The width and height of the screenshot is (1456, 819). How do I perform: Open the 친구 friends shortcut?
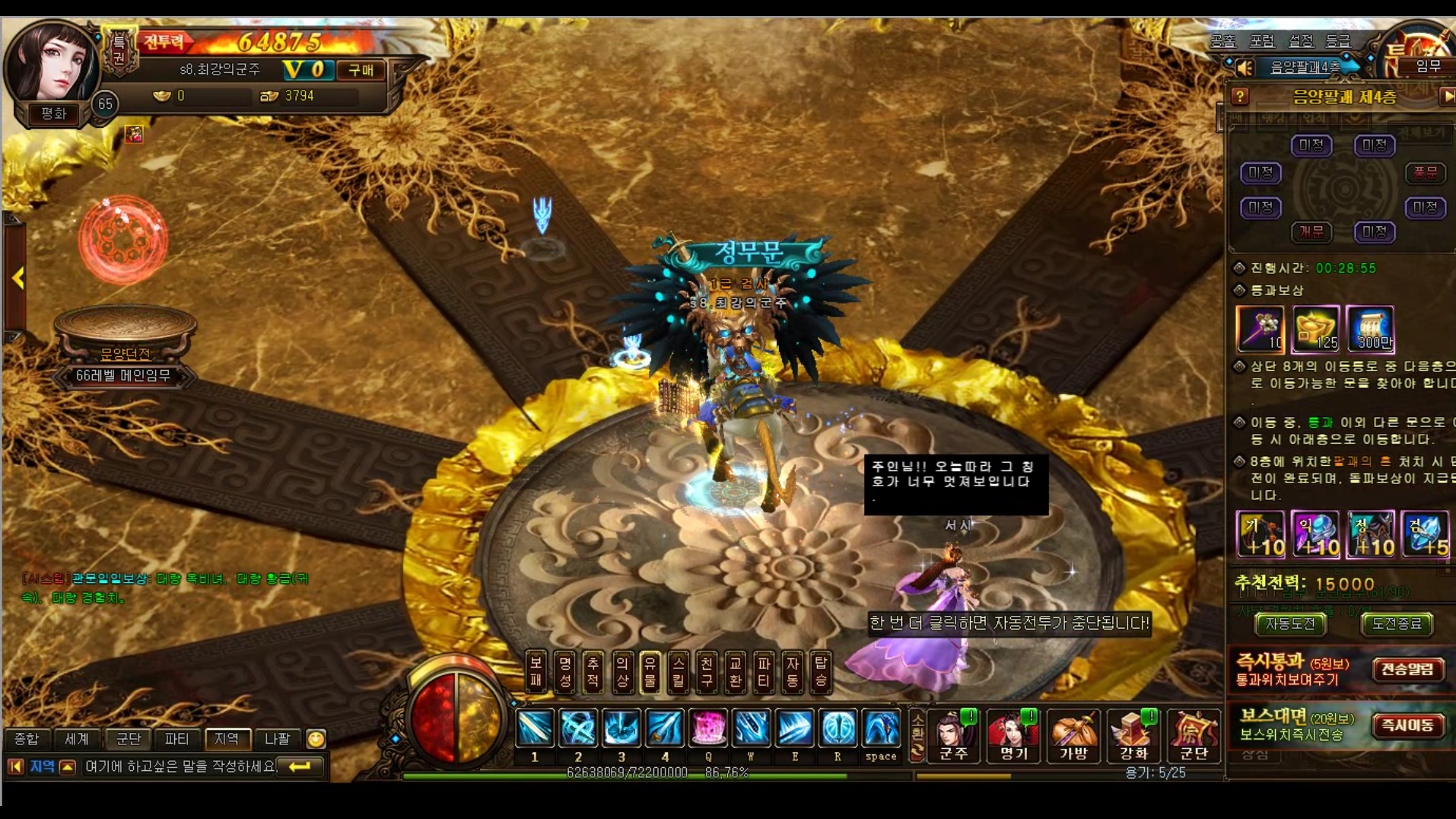707,671
